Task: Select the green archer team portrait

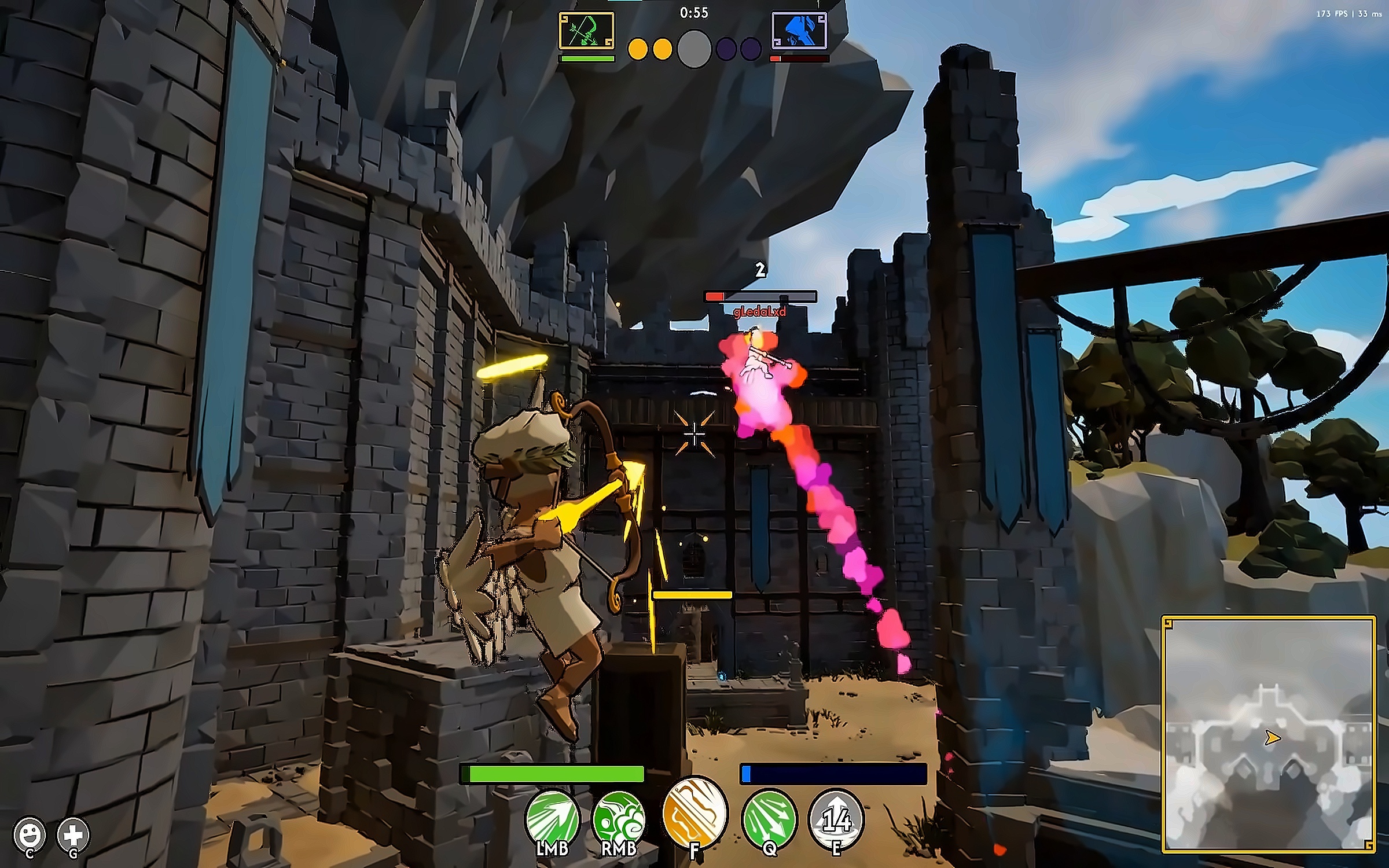Action: (x=586, y=31)
